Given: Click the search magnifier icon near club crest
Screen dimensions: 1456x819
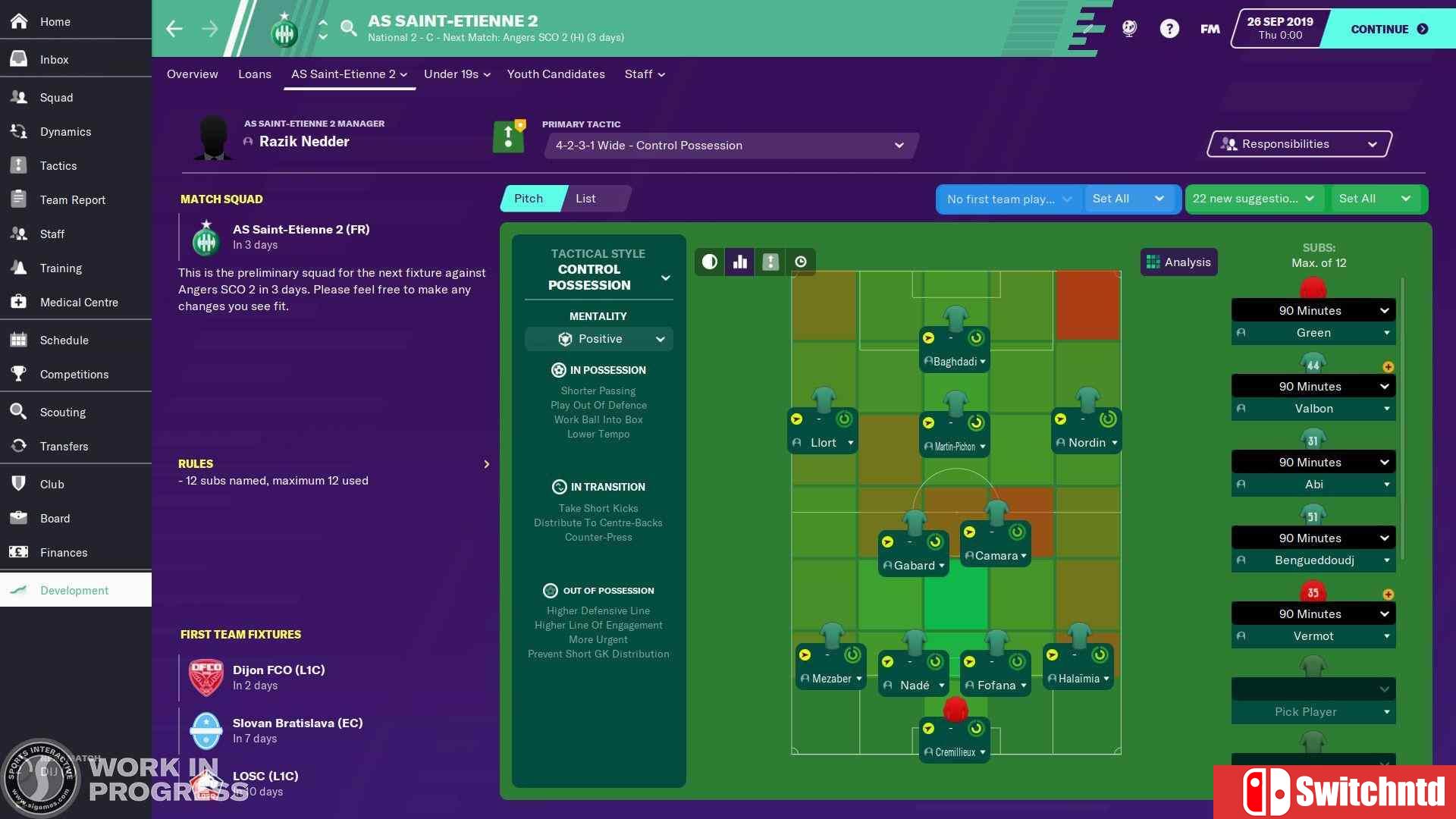Looking at the screenshot, I should click(x=349, y=28).
